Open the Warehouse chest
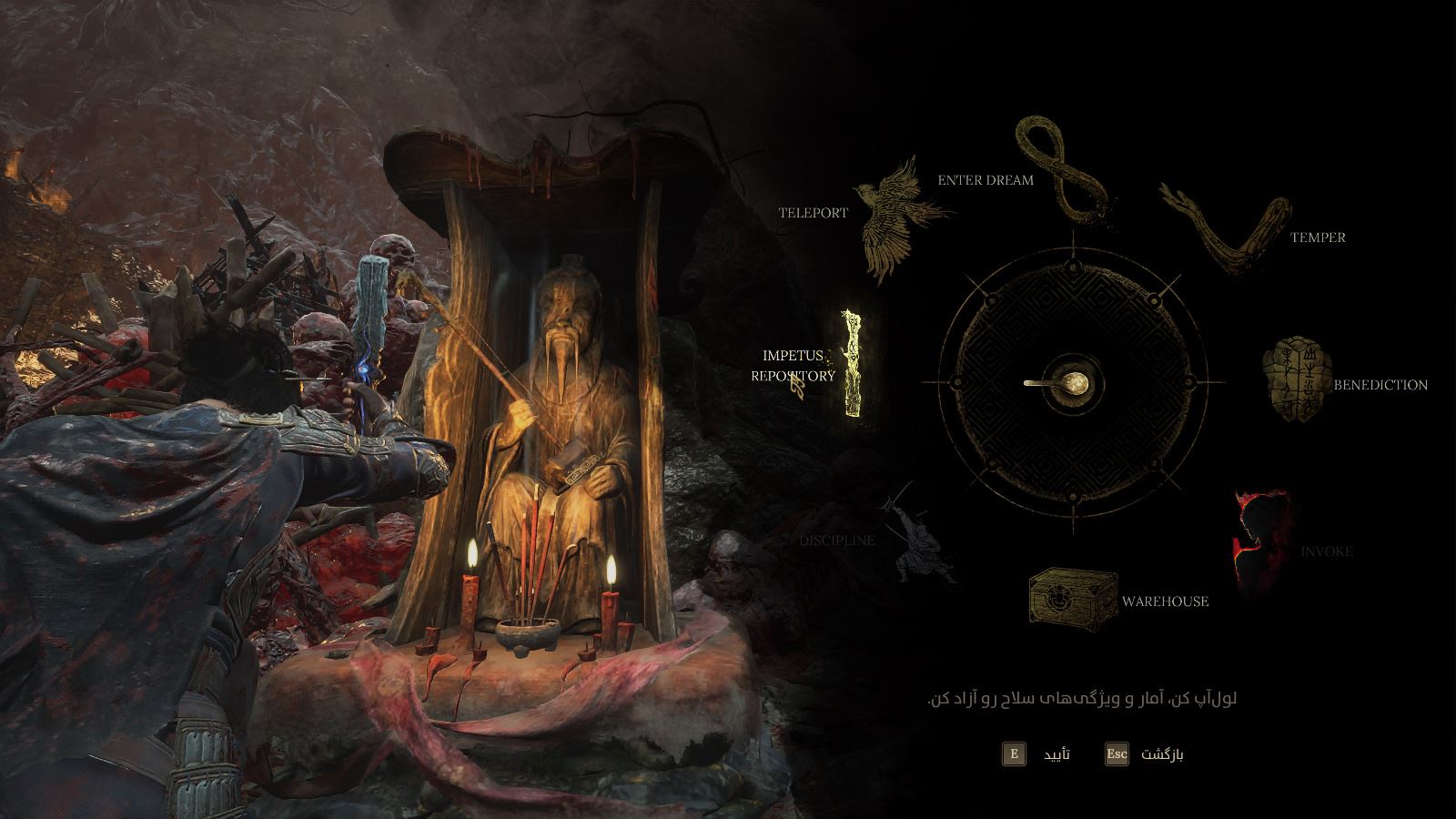 [1073, 597]
